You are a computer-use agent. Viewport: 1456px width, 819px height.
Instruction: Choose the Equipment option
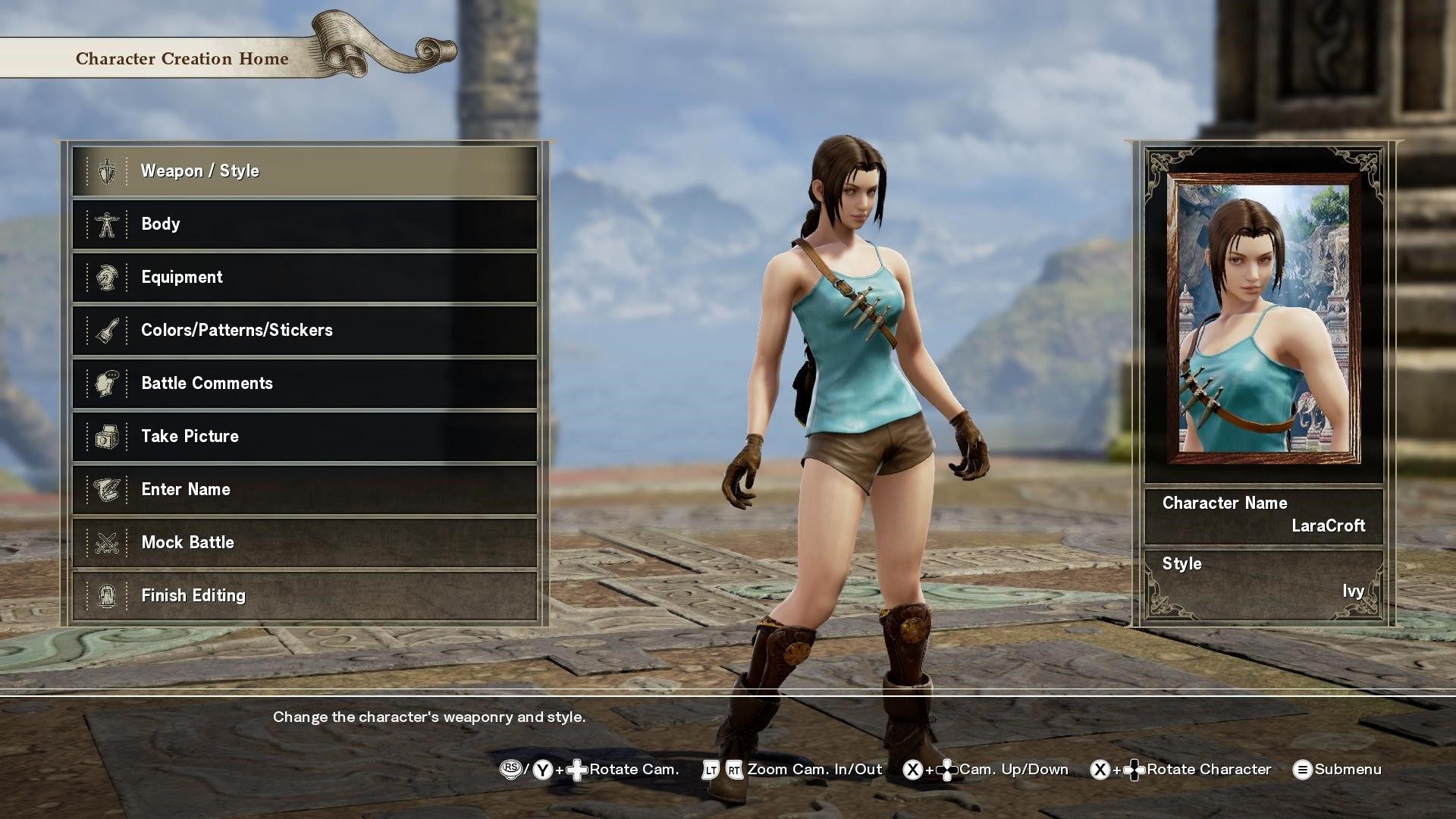click(x=304, y=278)
